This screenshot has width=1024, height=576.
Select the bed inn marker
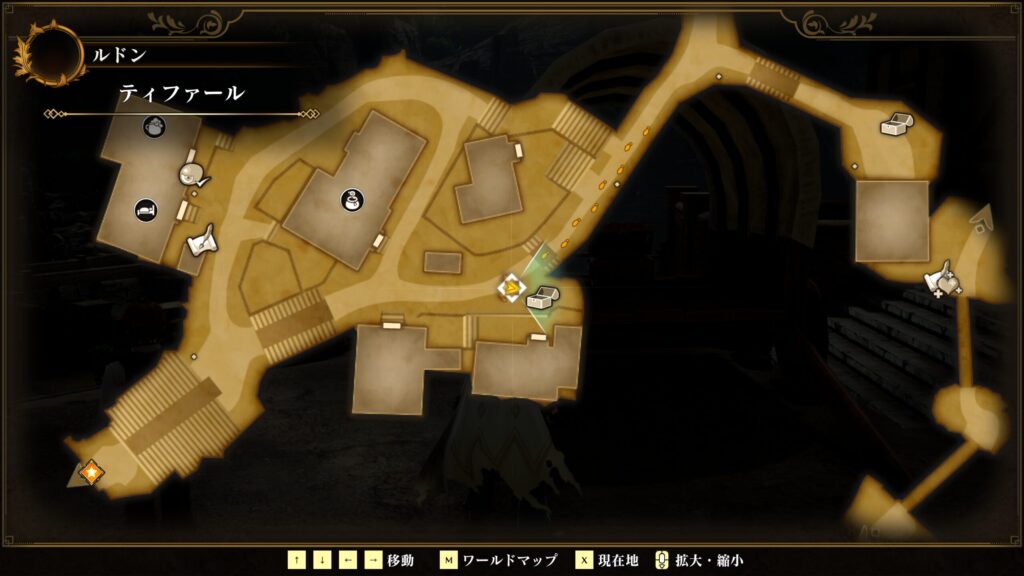(x=146, y=210)
